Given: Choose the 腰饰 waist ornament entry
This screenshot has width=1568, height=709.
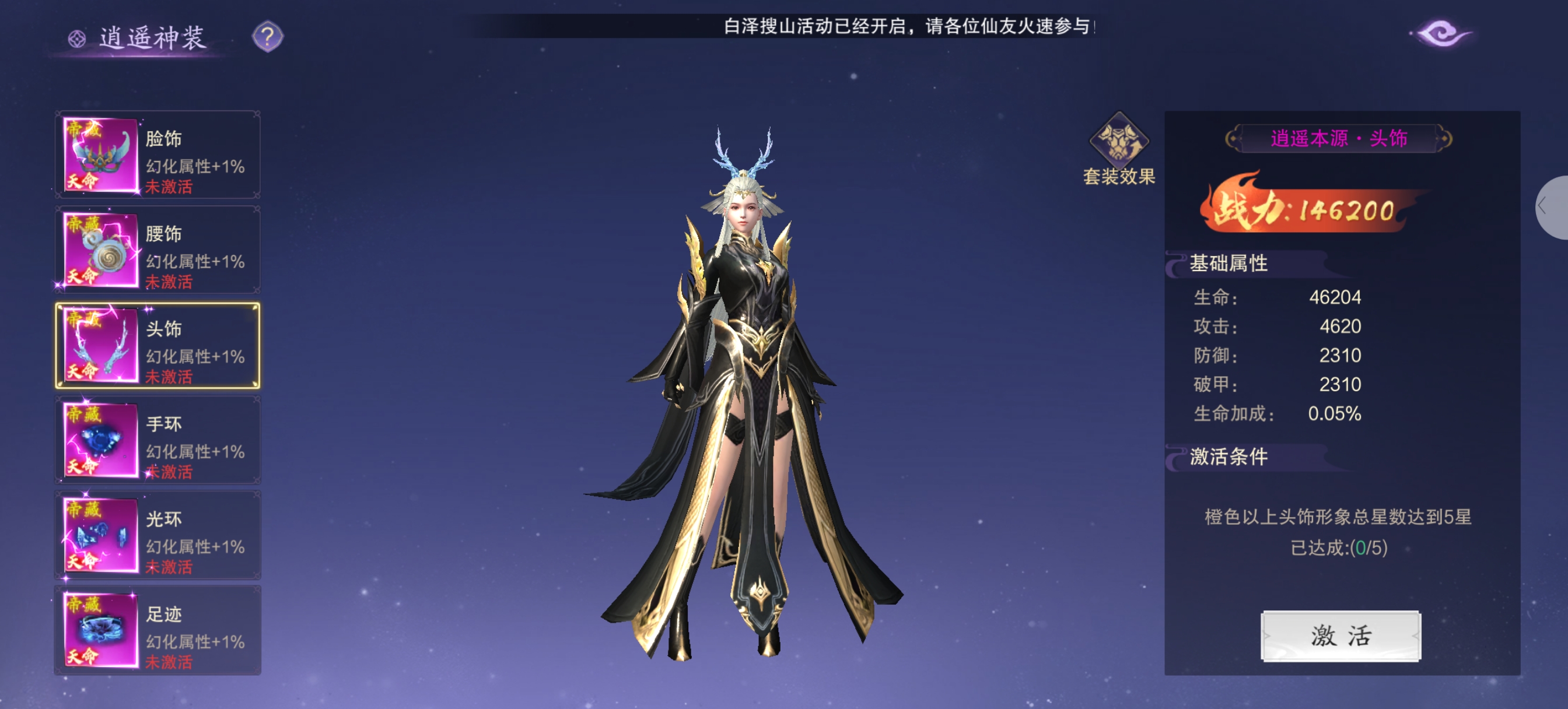Looking at the screenshot, I should pyautogui.click(x=157, y=250).
